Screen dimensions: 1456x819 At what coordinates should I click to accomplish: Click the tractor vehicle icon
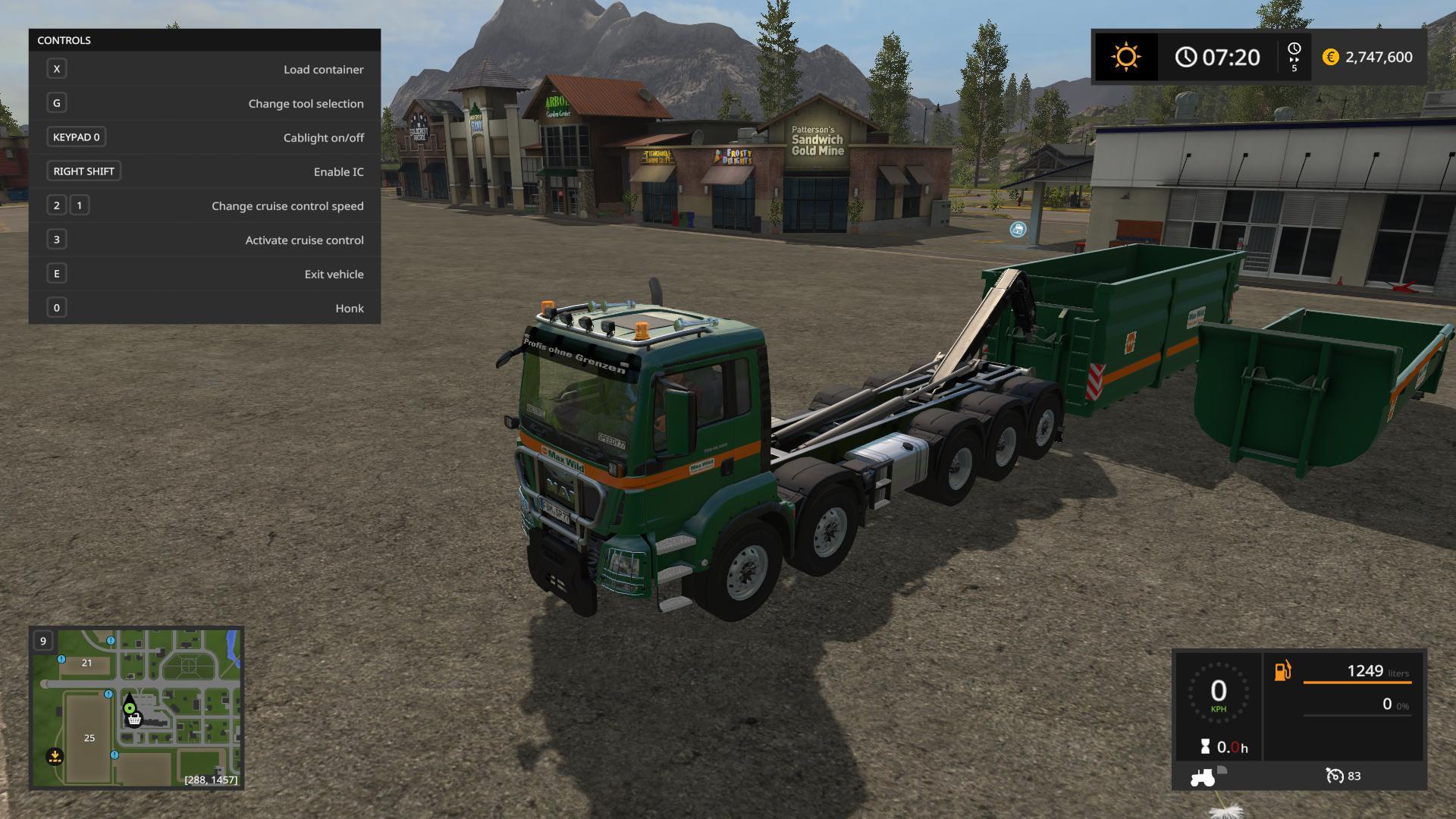(1202, 777)
